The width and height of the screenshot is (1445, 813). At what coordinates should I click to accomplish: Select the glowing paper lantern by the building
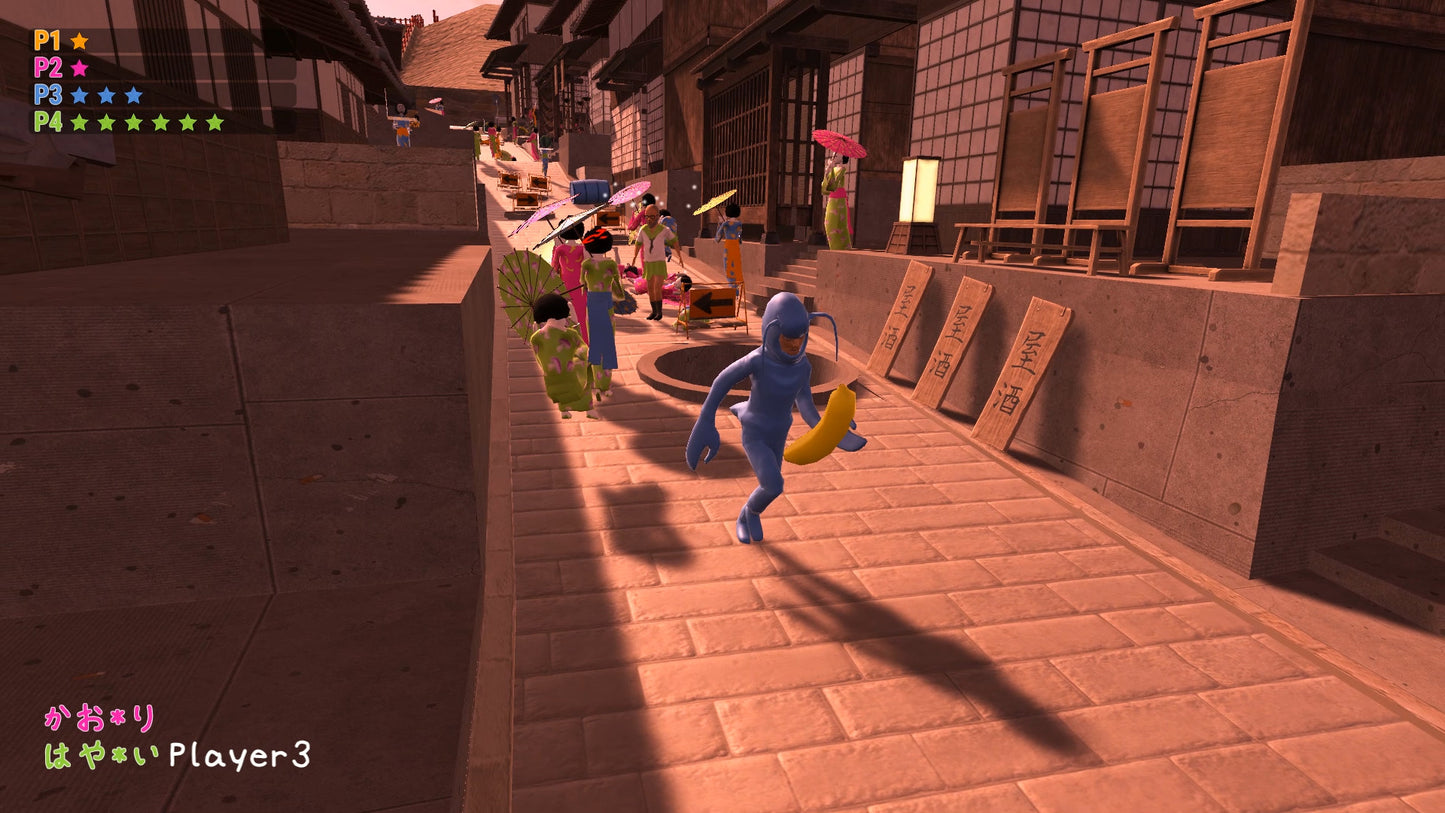click(918, 188)
